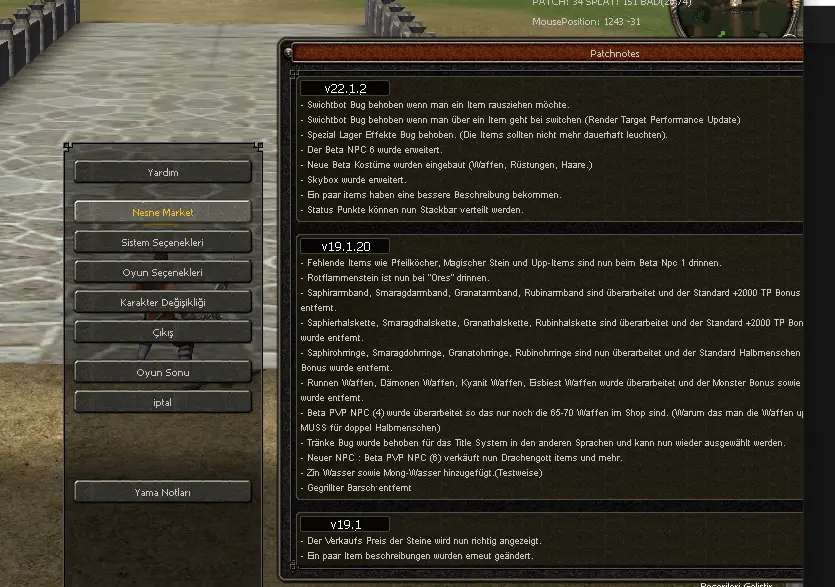
Task: Open the Yardım help menu entry
Action: pyautogui.click(x=162, y=172)
